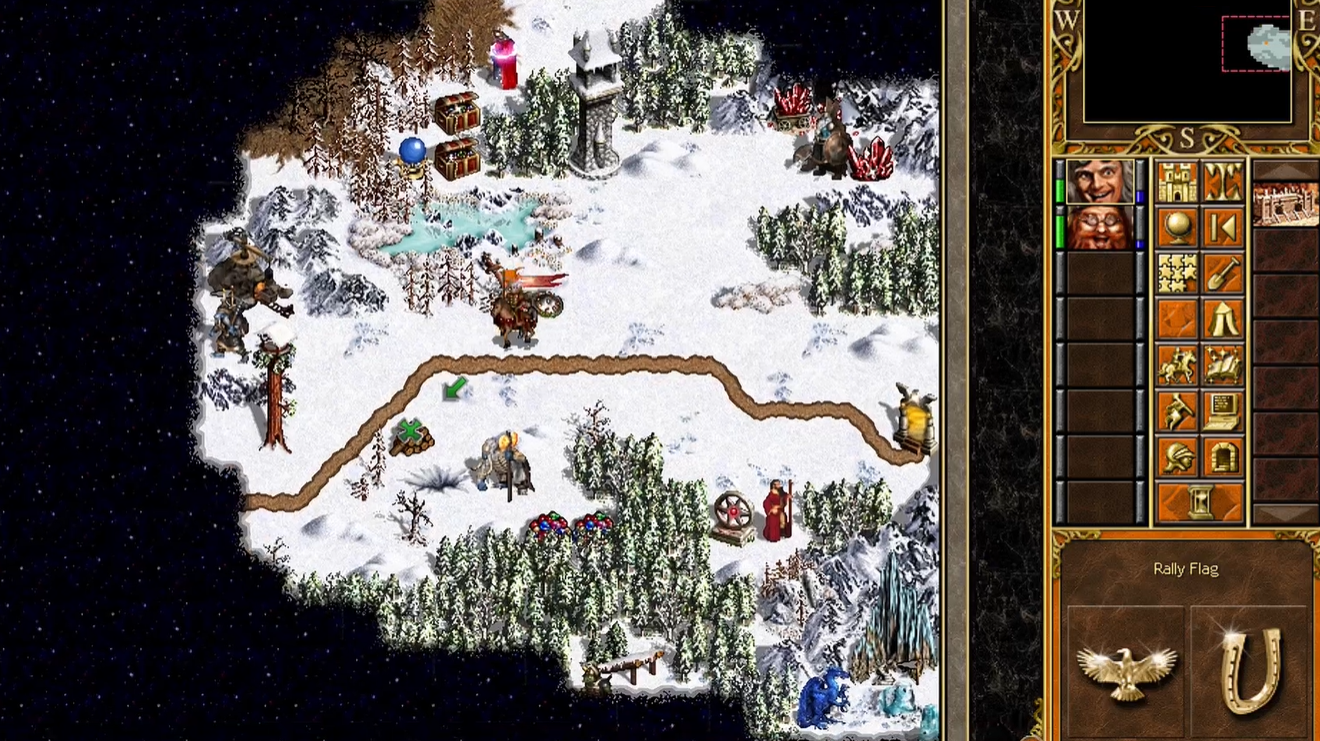Select the walled town thumbnail
The height and width of the screenshot is (741, 1320).
pyautogui.click(x=1285, y=205)
